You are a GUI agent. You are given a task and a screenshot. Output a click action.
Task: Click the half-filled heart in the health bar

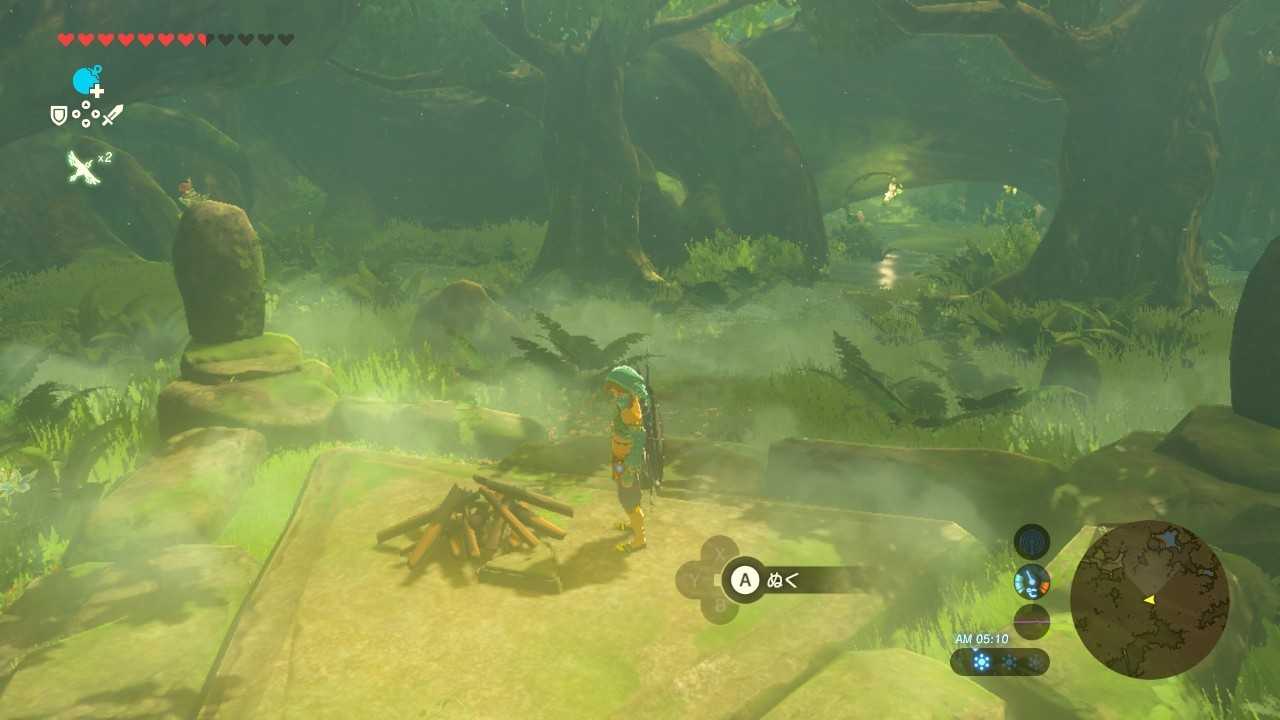[202, 38]
